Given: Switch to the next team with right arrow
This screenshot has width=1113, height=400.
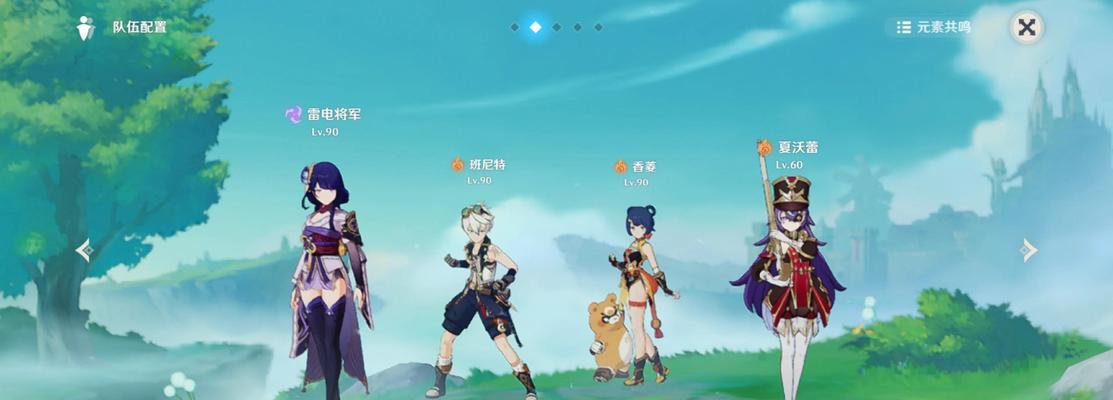Looking at the screenshot, I should 1028,250.
